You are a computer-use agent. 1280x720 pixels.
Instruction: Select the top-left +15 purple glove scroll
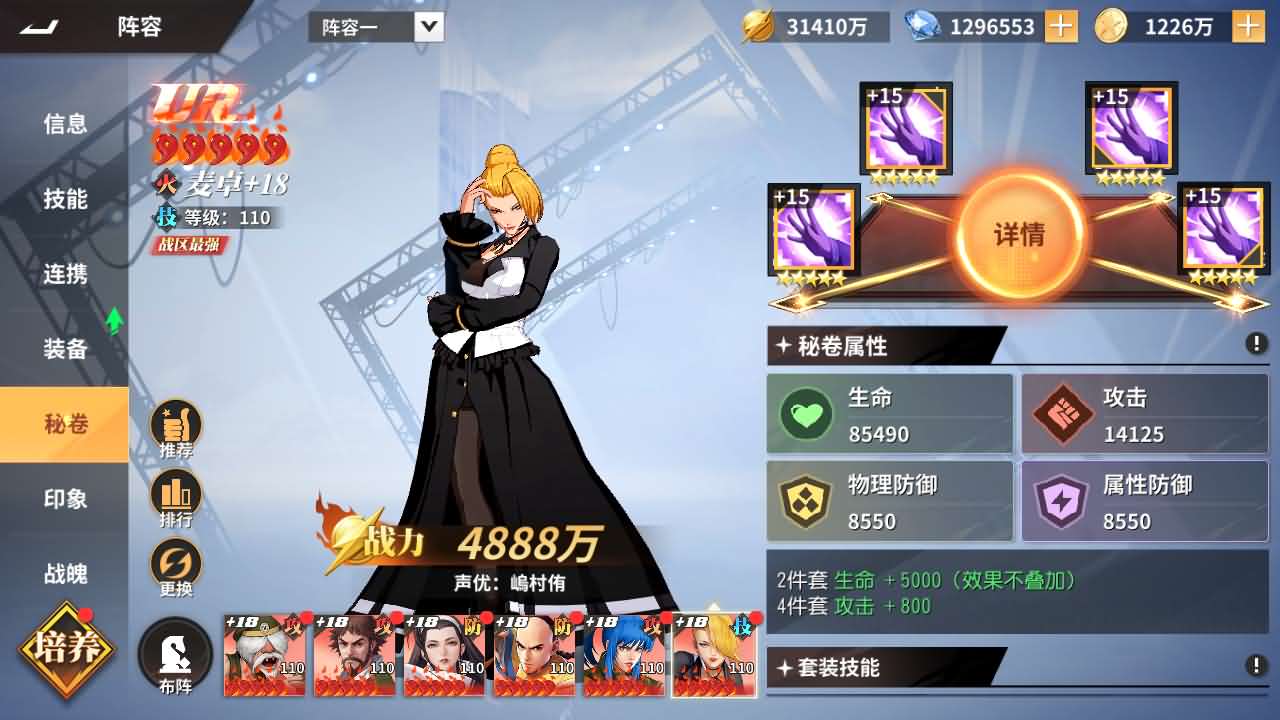coord(905,128)
